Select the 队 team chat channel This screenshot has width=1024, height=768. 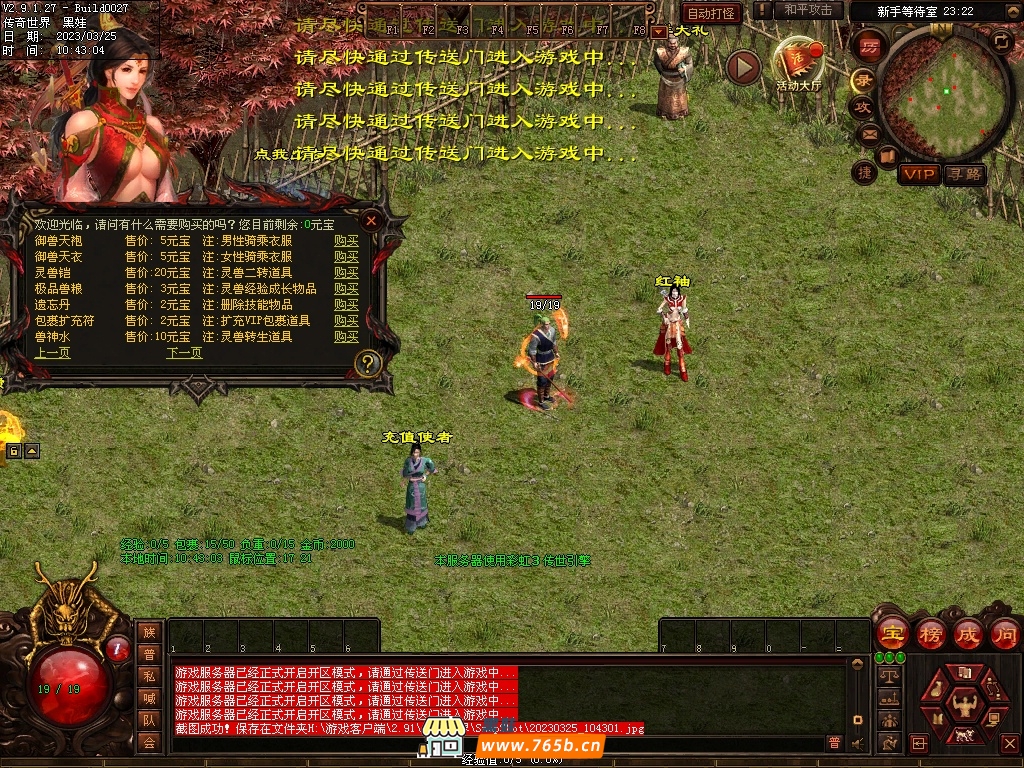click(x=149, y=719)
